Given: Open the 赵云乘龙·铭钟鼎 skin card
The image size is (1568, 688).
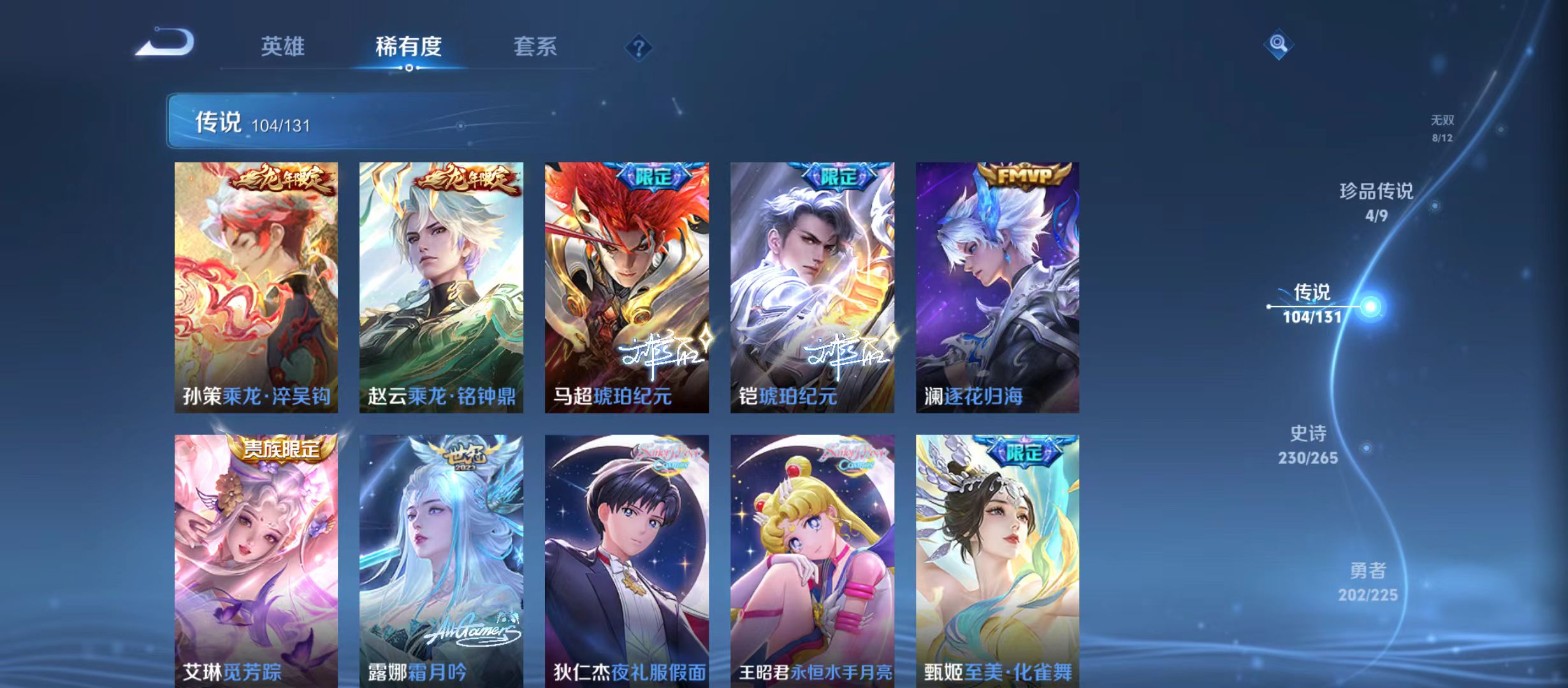Looking at the screenshot, I should tap(445, 287).
